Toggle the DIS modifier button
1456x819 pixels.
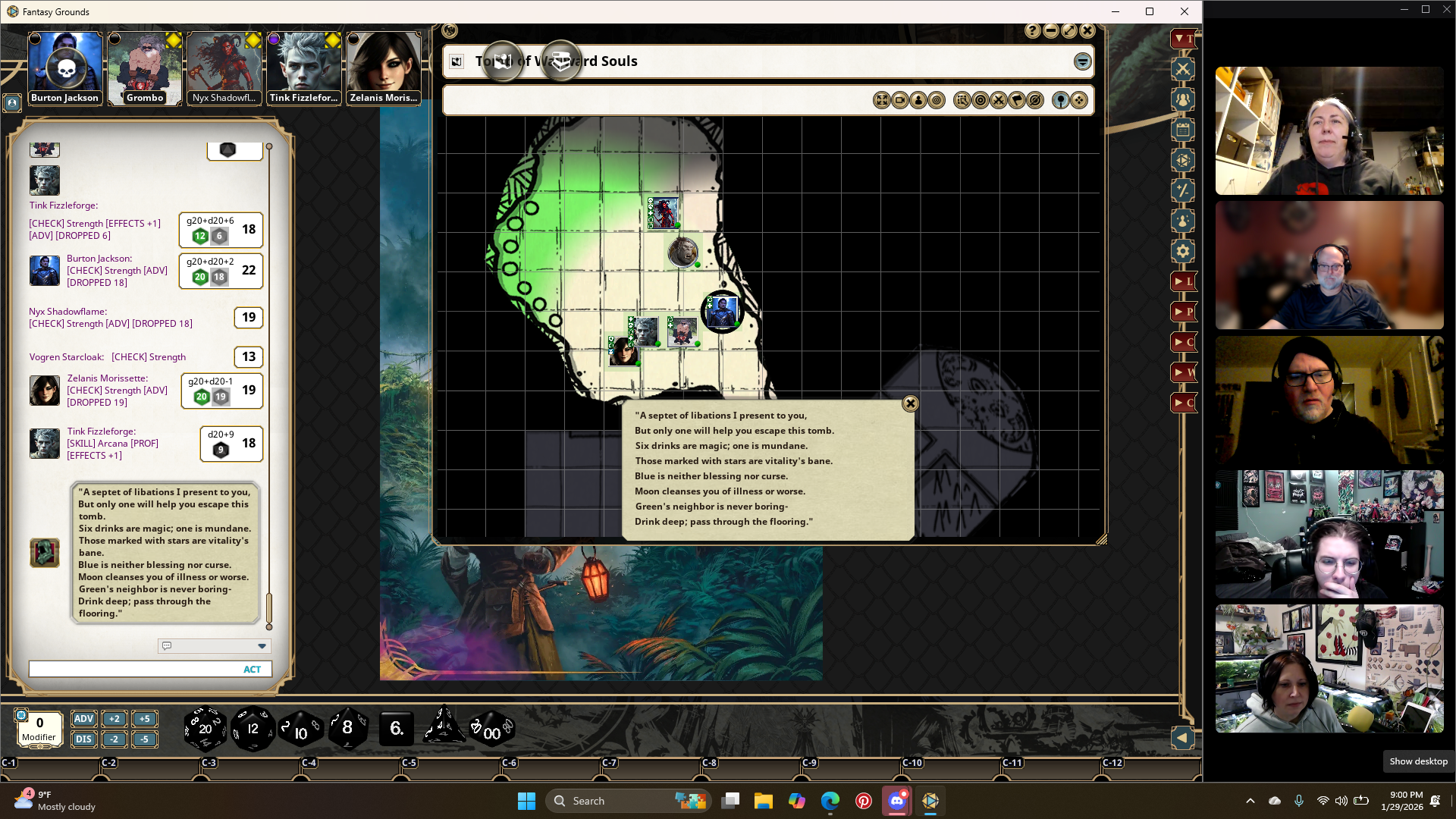tap(83, 739)
